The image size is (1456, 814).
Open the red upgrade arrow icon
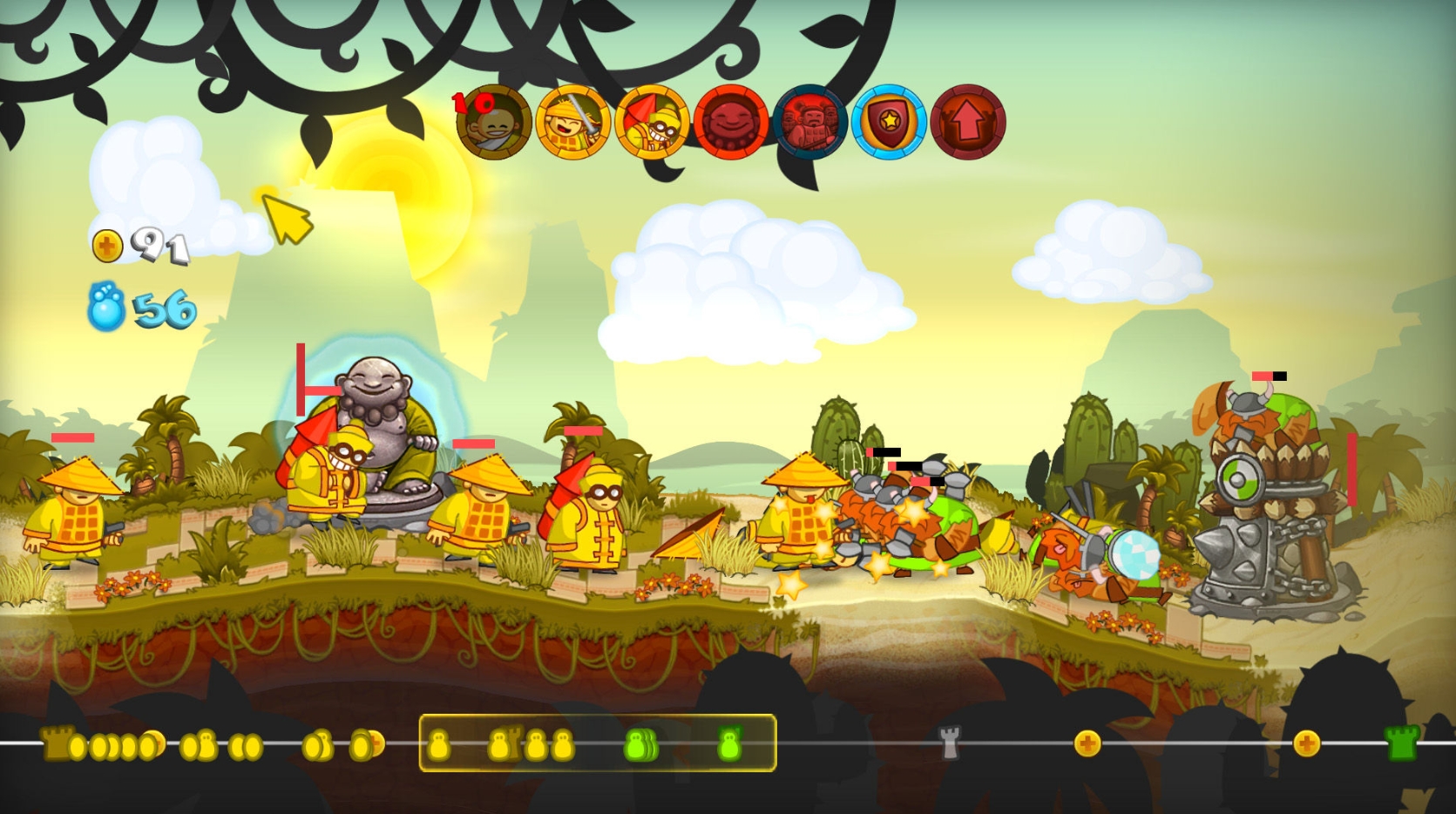point(967,122)
